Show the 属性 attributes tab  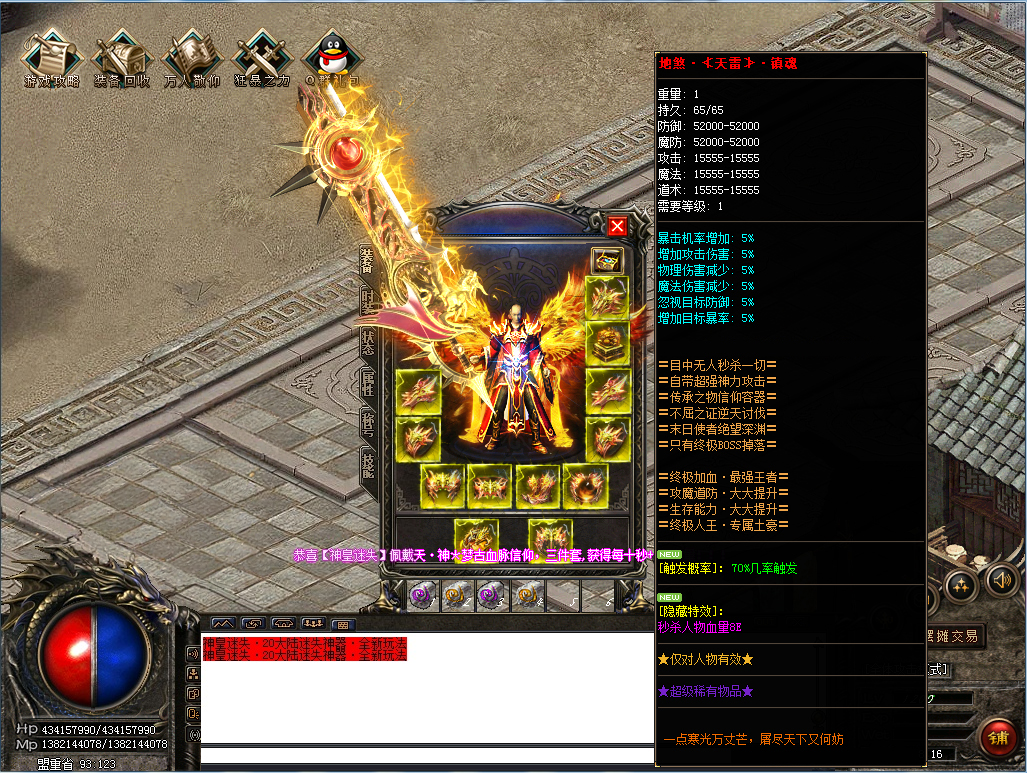click(x=367, y=382)
